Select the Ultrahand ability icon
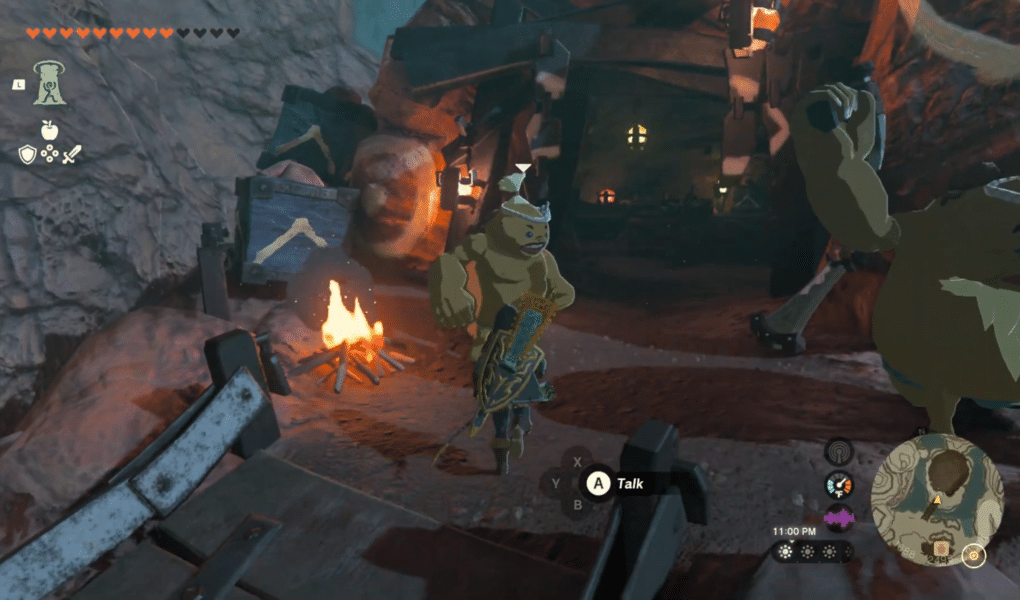1020x600 pixels. [47, 82]
